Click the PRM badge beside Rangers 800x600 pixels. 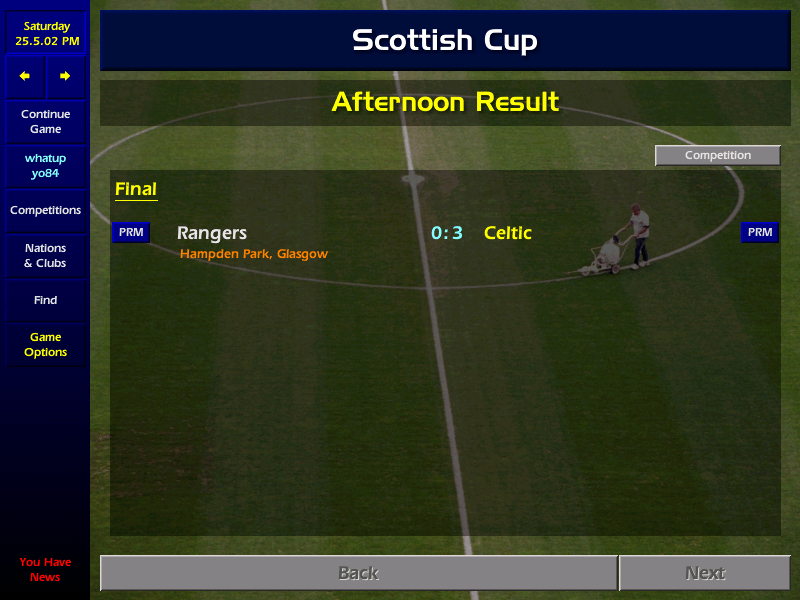[131, 233]
